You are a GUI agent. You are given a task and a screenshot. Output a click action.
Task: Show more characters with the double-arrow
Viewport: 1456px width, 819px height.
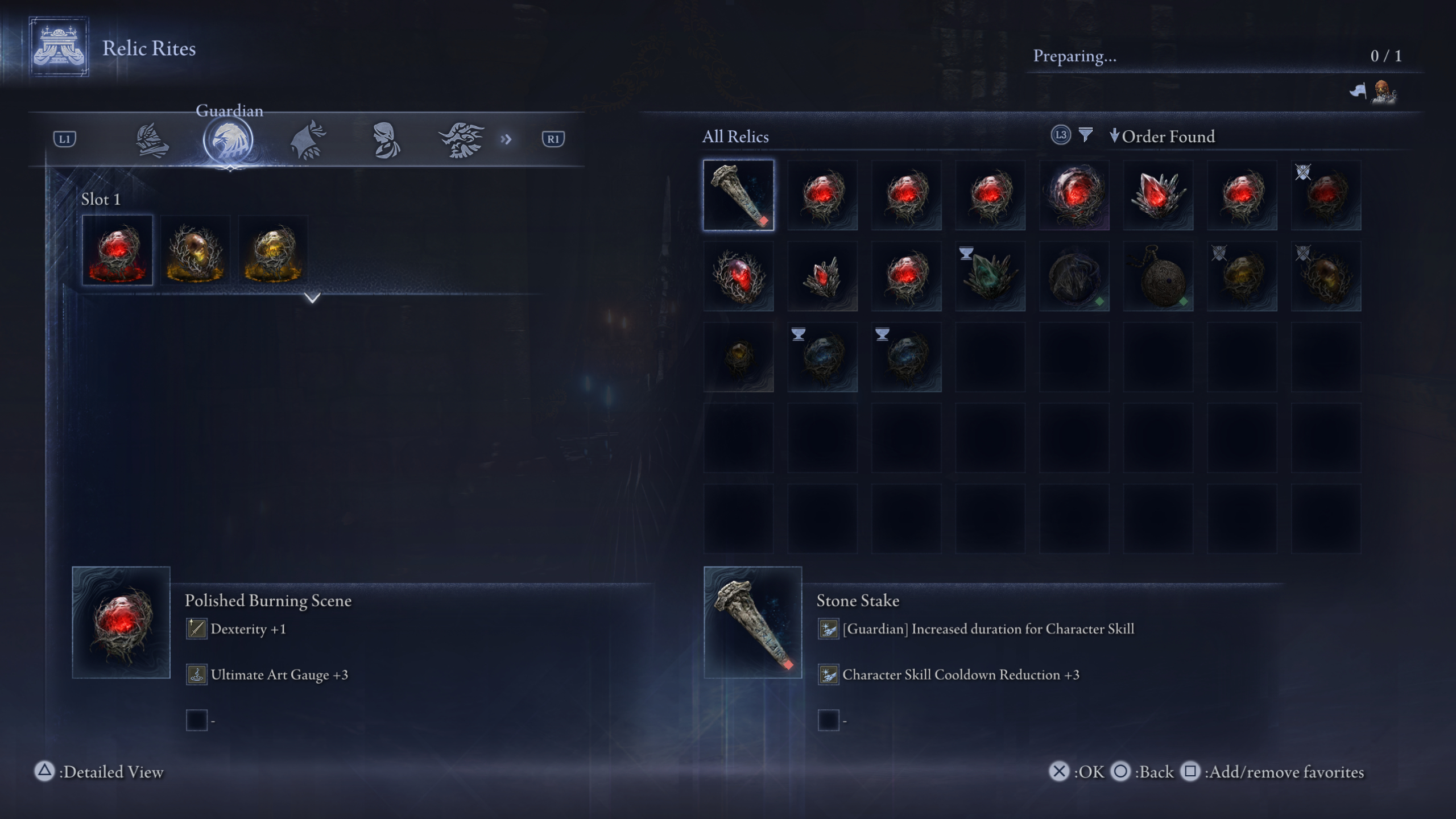click(506, 139)
